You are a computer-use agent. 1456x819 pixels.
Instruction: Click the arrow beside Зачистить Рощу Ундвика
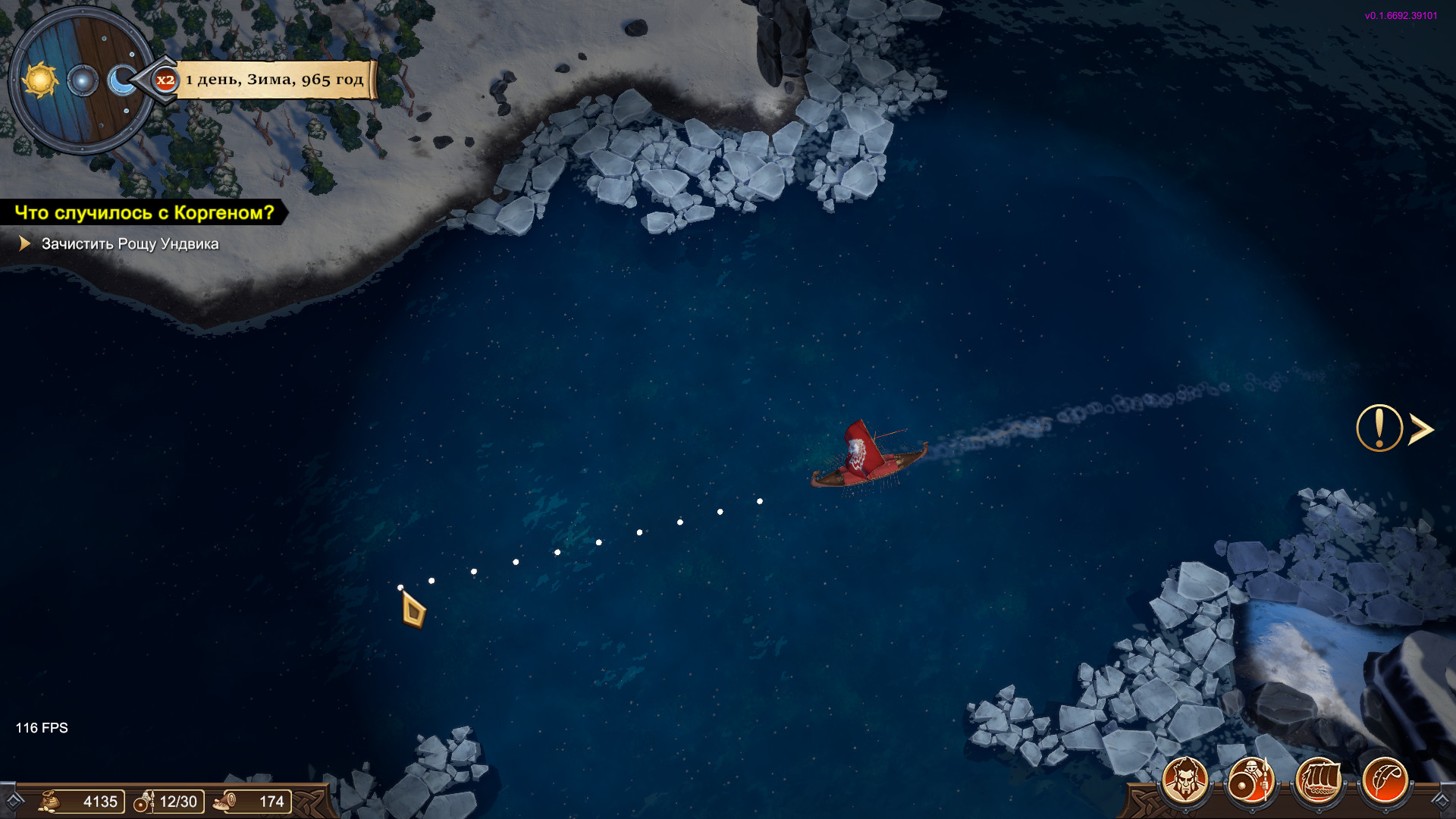pyautogui.click(x=25, y=244)
